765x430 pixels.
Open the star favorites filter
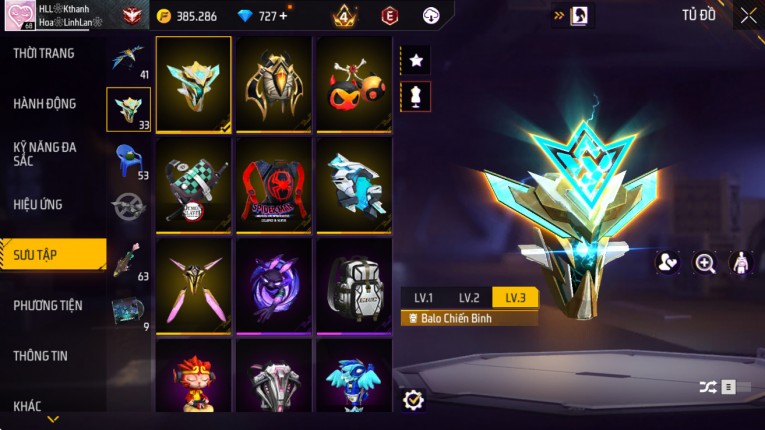416,61
